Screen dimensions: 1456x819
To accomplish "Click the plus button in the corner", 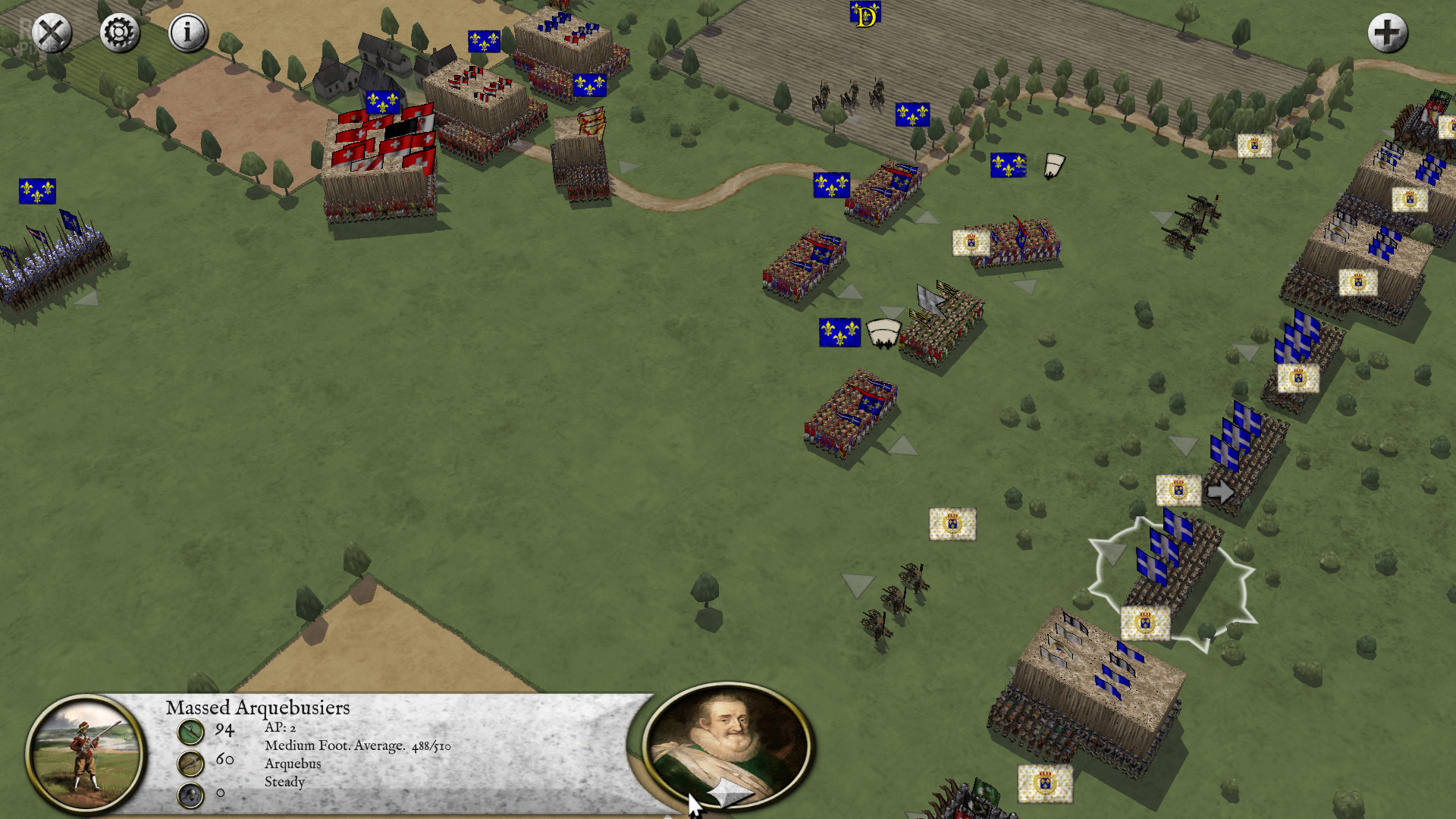I will click(1387, 33).
